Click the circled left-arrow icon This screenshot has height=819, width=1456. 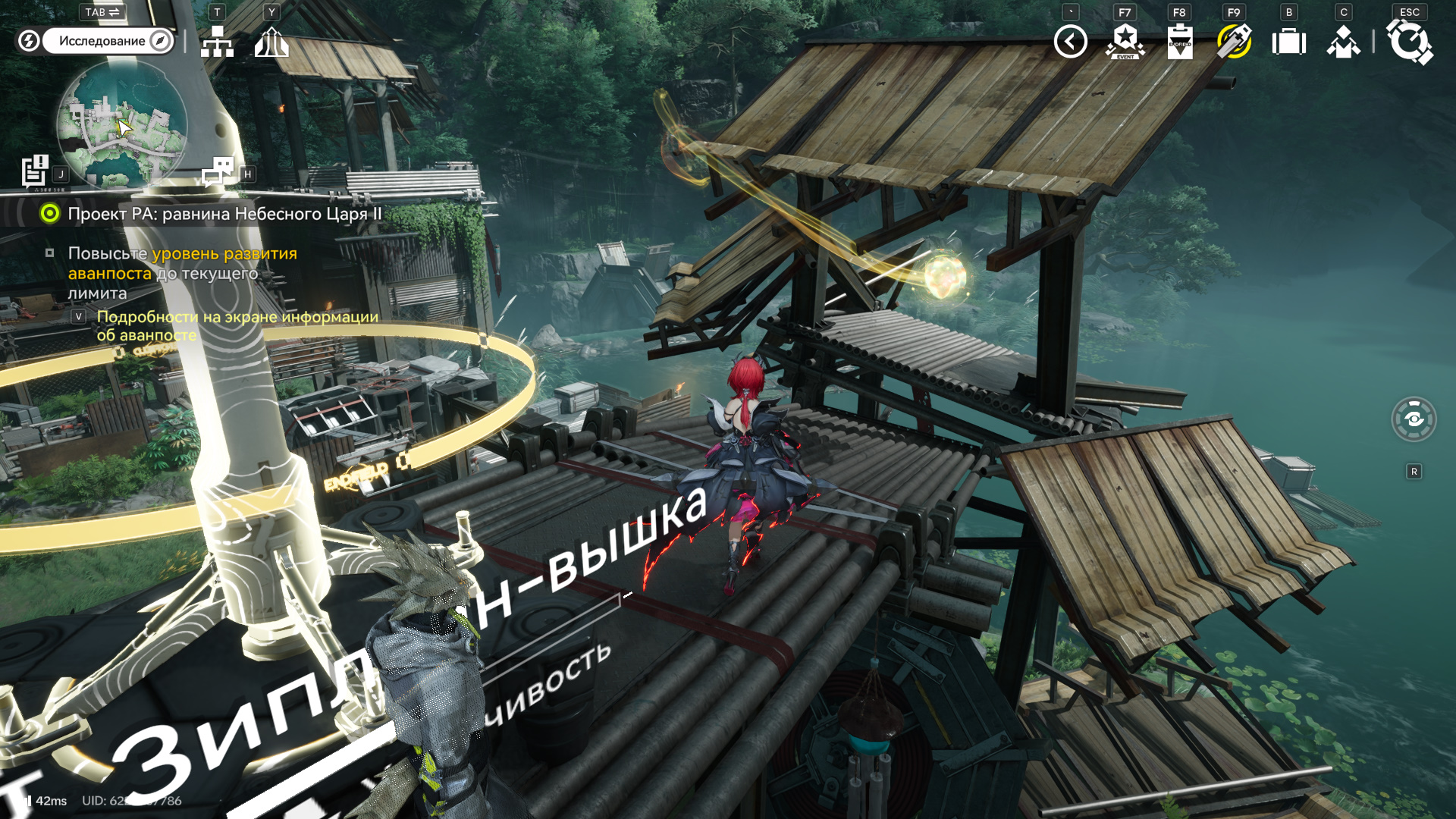point(1070,42)
